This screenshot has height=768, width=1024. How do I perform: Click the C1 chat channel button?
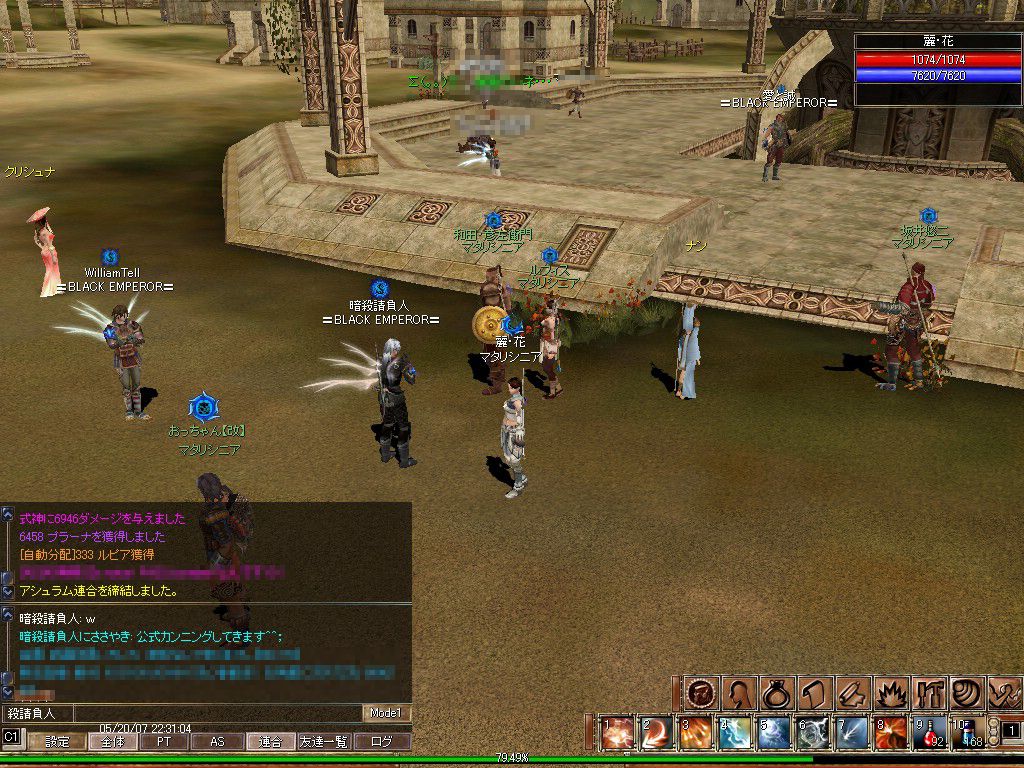tap(12, 737)
